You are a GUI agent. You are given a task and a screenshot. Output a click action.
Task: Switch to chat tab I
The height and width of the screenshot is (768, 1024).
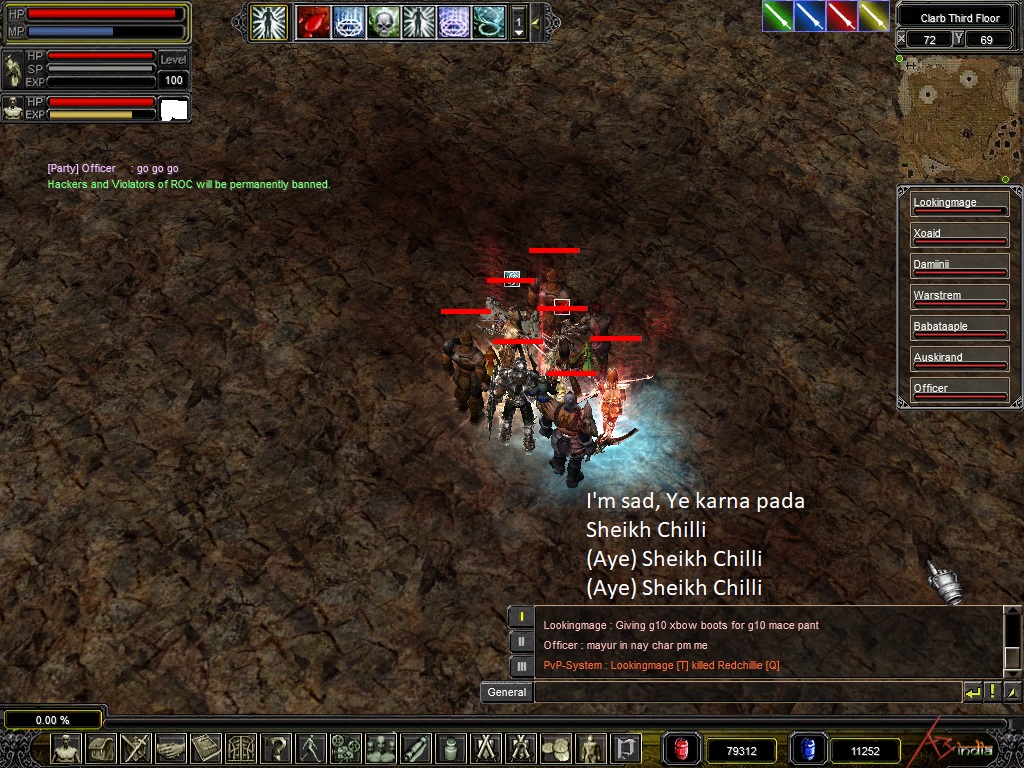pyautogui.click(x=521, y=616)
